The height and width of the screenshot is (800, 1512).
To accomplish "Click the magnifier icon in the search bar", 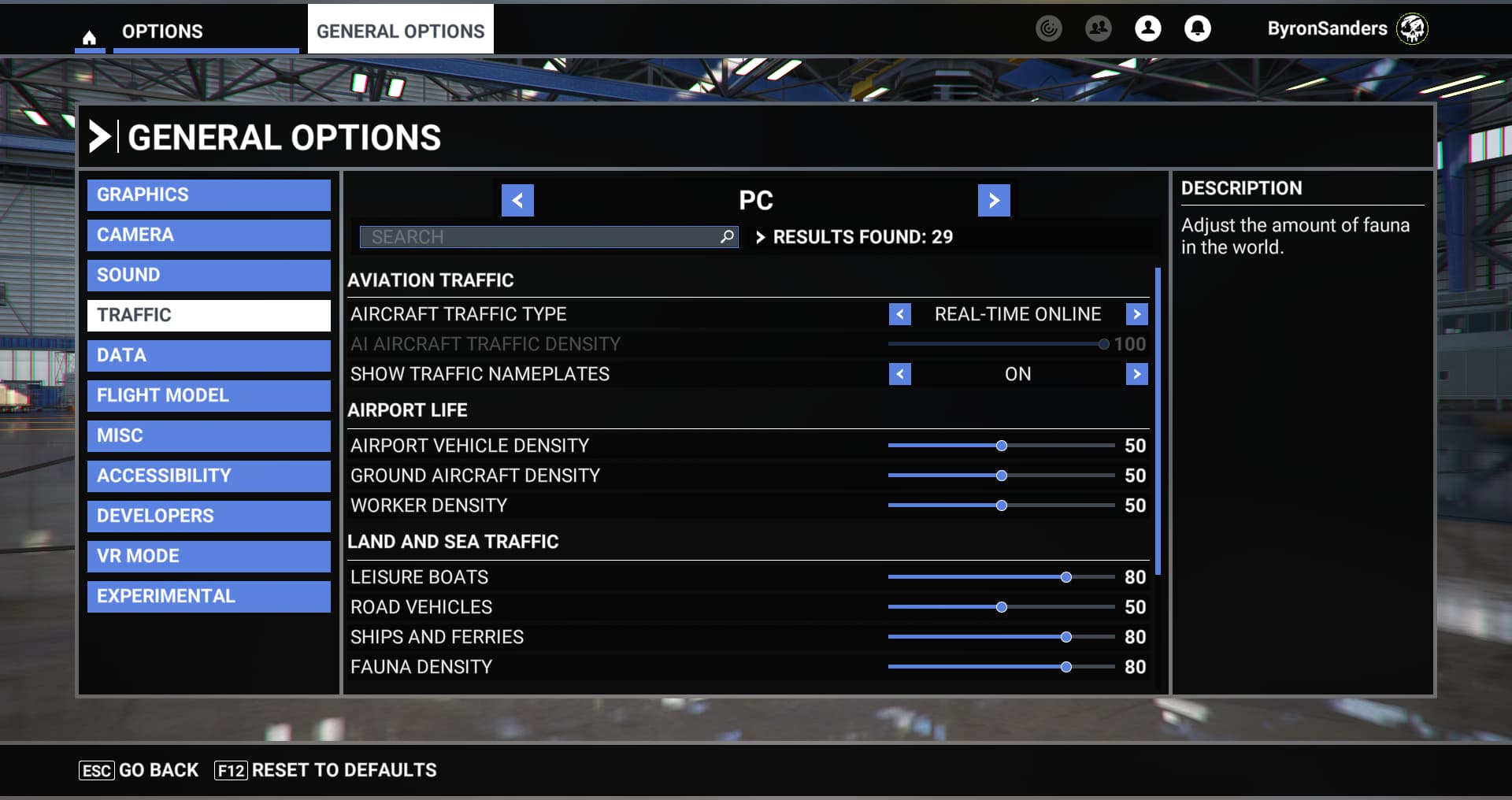I will pyautogui.click(x=725, y=236).
